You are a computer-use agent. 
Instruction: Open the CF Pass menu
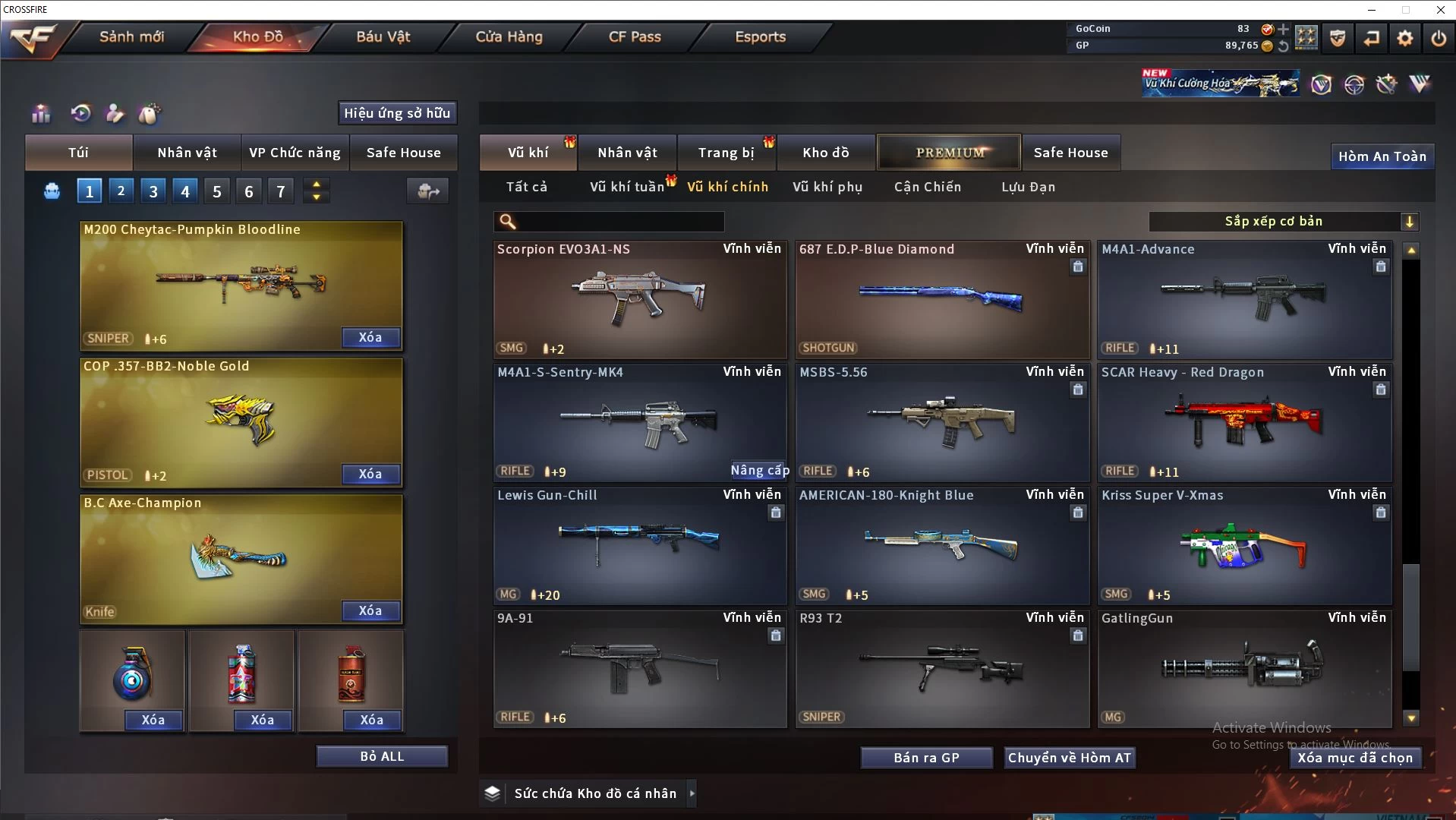point(635,36)
